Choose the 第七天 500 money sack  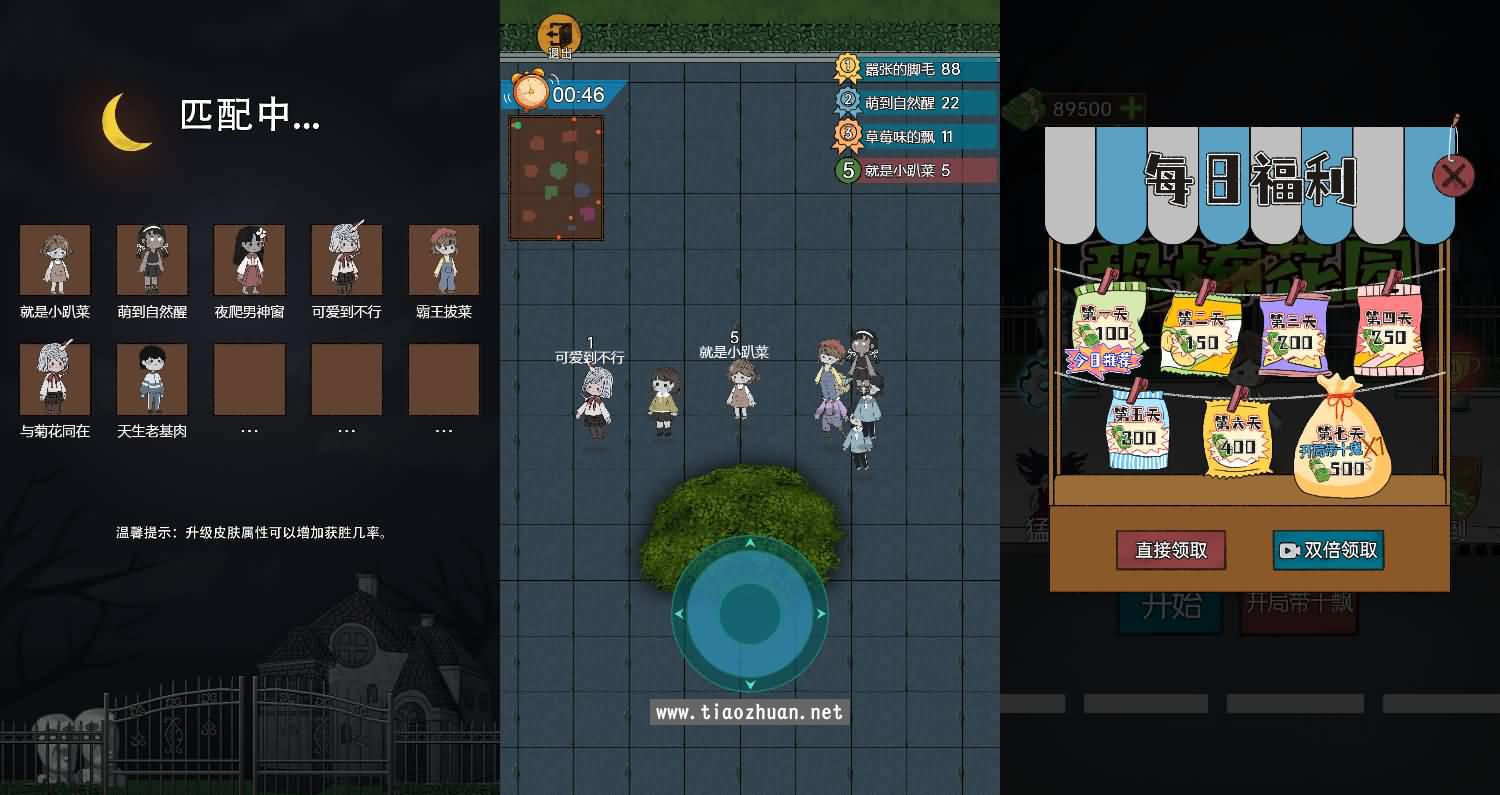1343,440
